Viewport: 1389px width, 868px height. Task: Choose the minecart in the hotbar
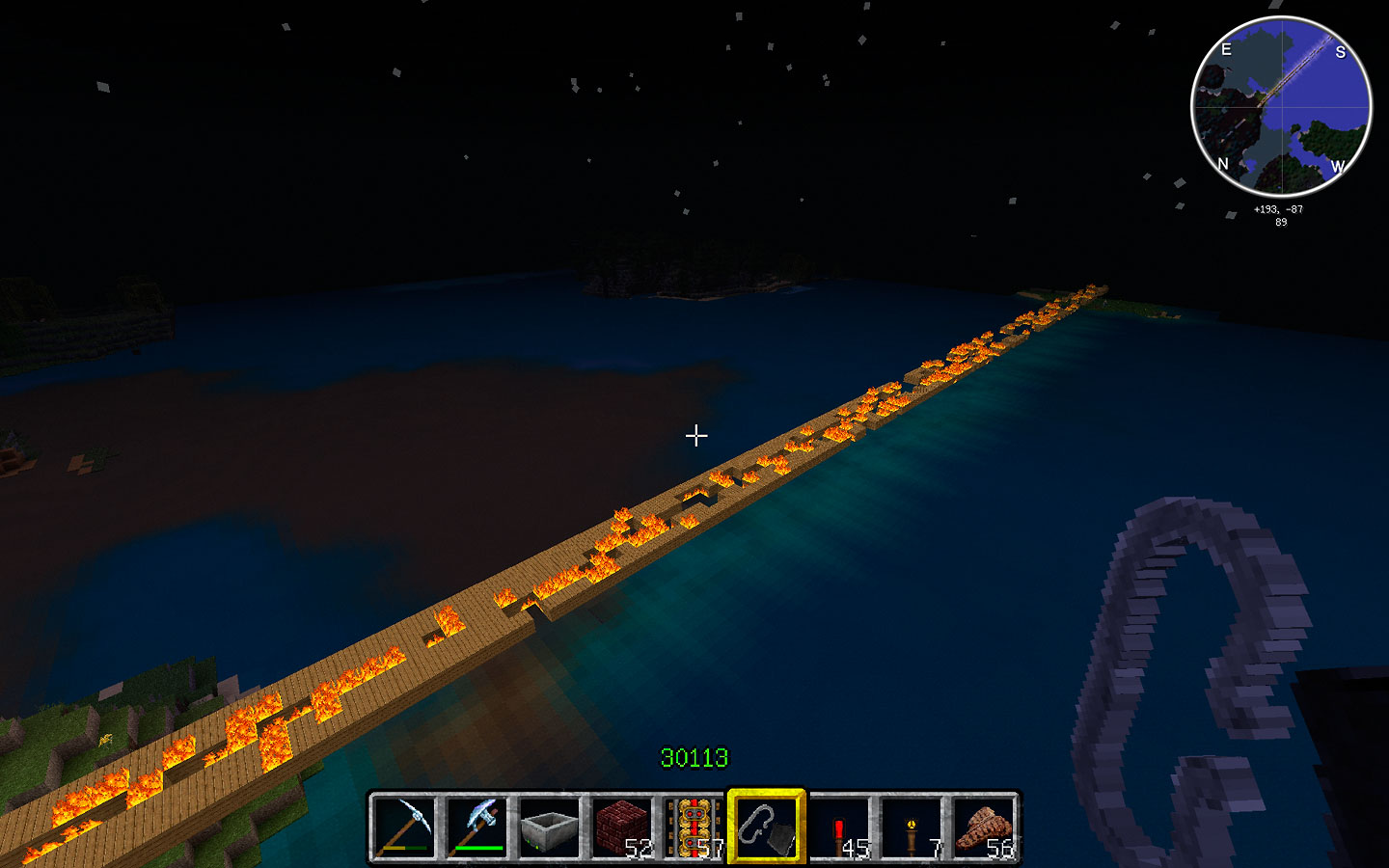pyautogui.click(x=549, y=827)
